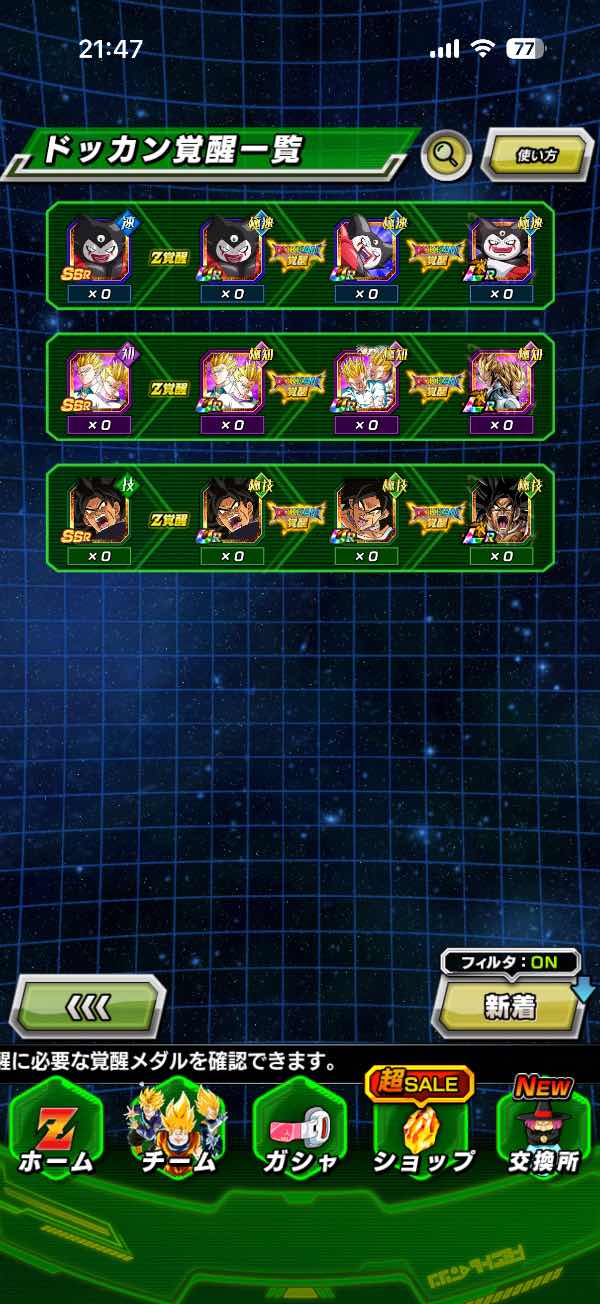The height and width of the screenshot is (1304, 600).
Task: Open the magnifying glass search
Action: 446,155
